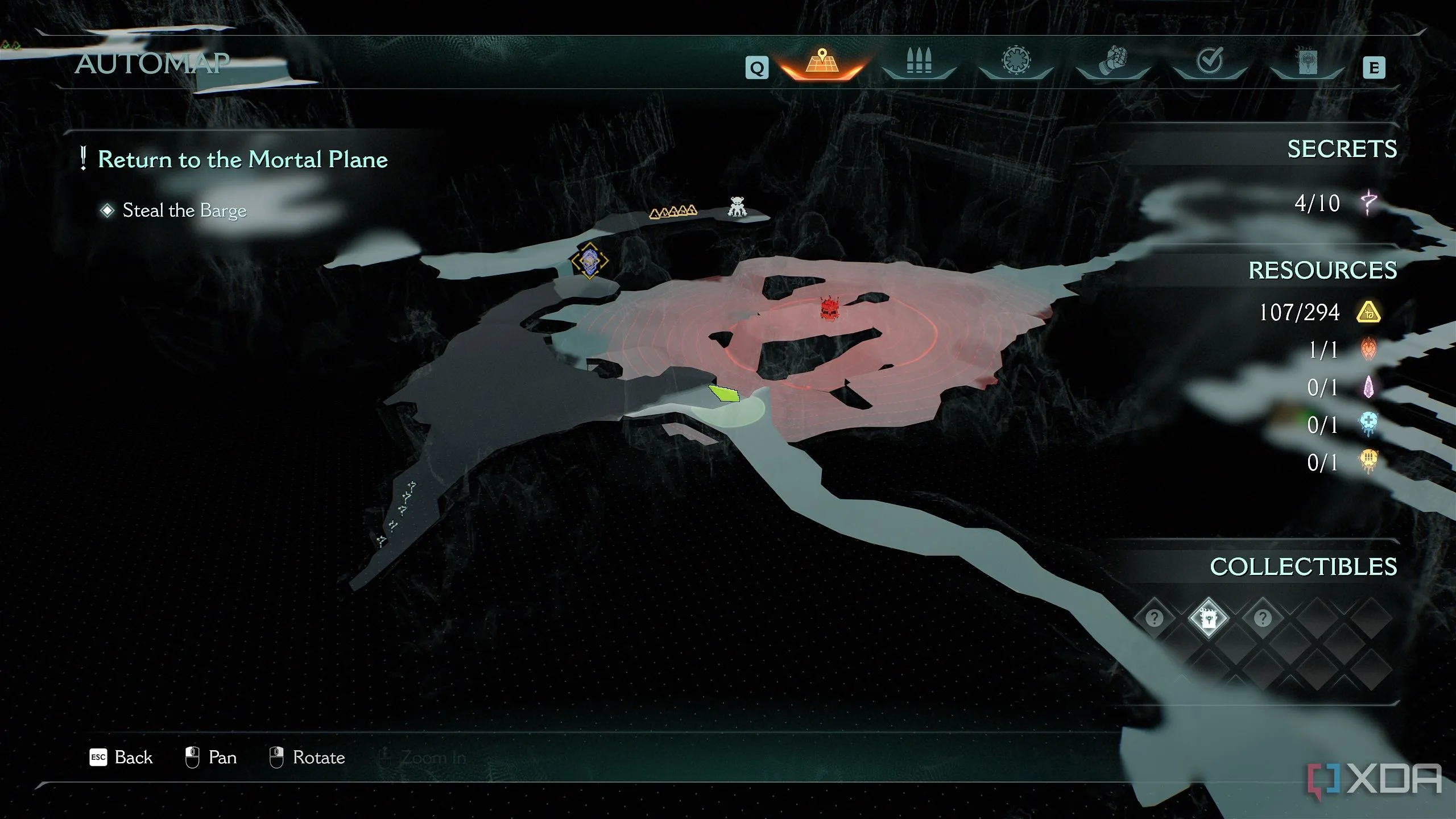
Task: Select the green player arrow on the map
Action: [x=724, y=393]
